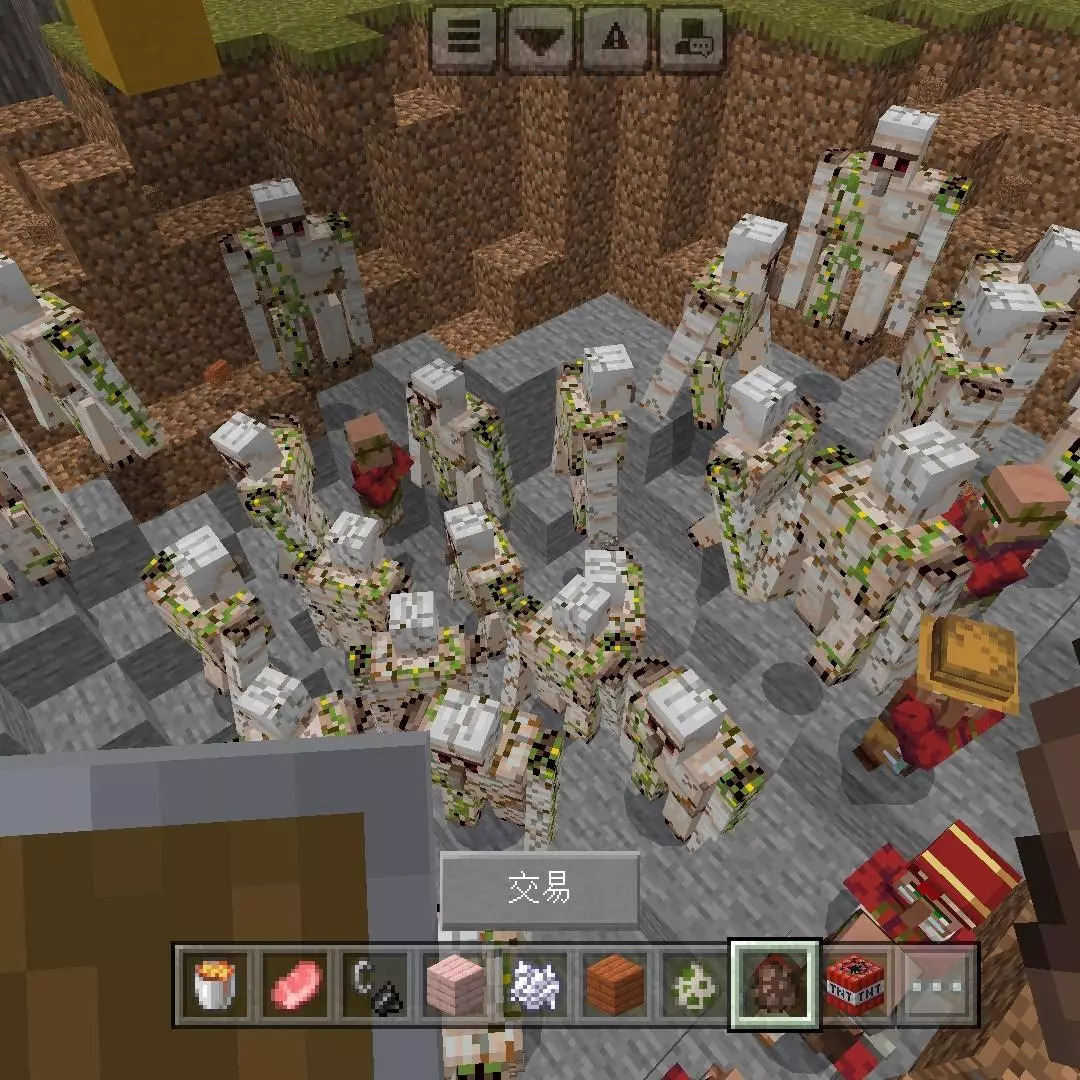Choose the orange planks block slot
This screenshot has height=1080, width=1080.
click(616, 985)
